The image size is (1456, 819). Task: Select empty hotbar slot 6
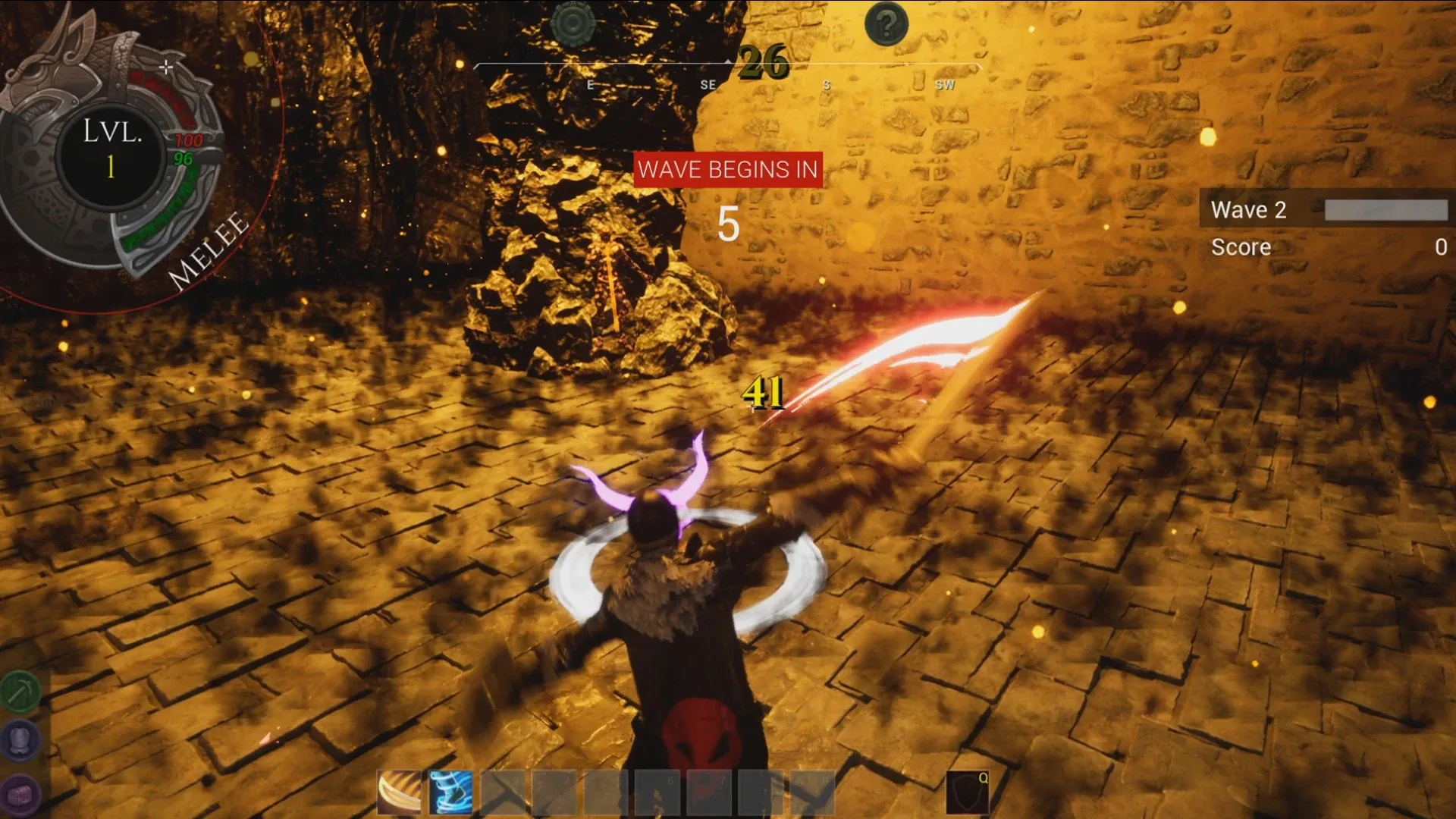click(660, 792)
